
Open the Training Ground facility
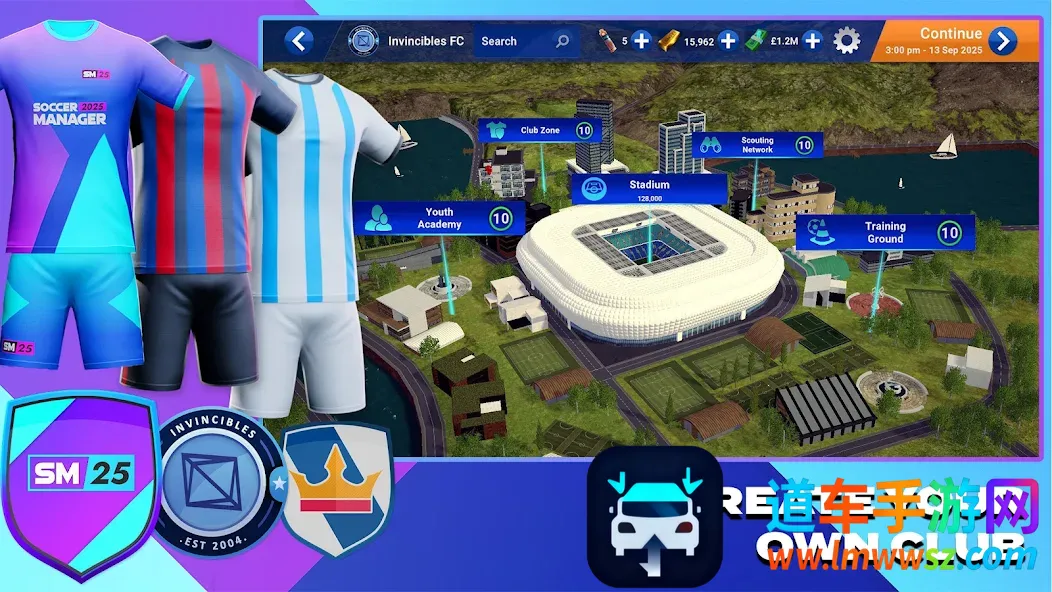tap(885, 233)
